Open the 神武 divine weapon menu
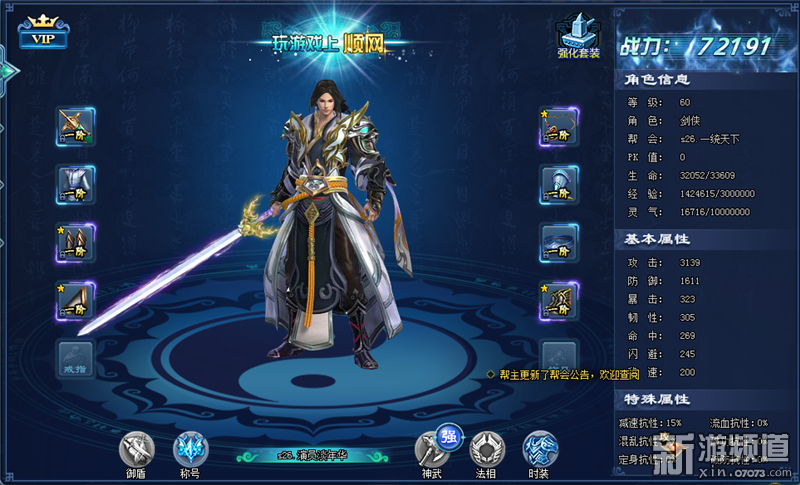Image resolution: width=800 pixels, height=485 pixels. [x=432, y=452]
